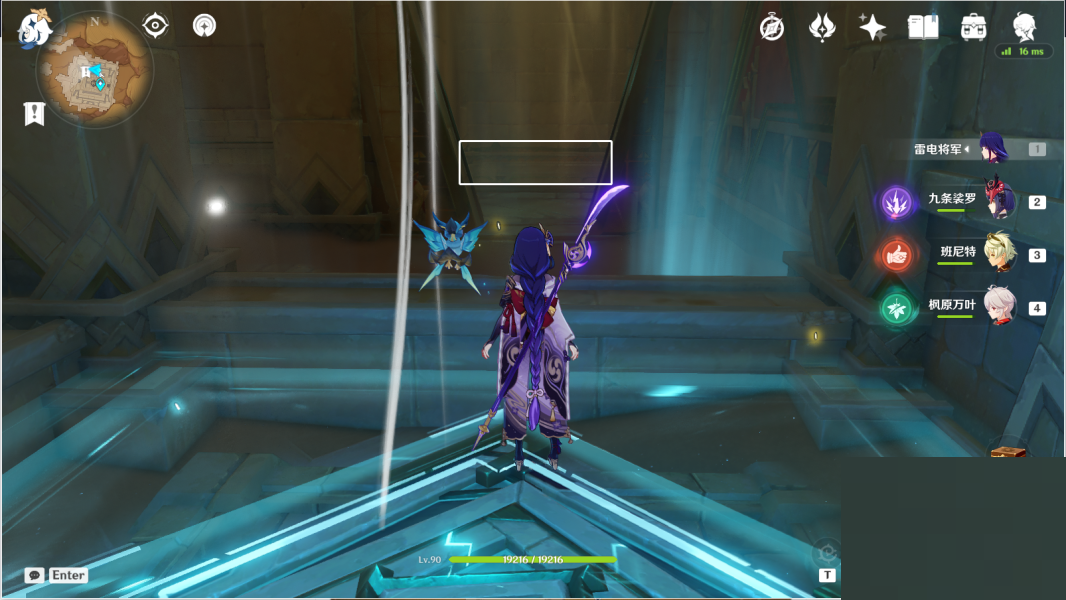The height and width of the screenshot is (600, 1066).
Task: Open the winged star icon
Action: (x=822, y=27)
